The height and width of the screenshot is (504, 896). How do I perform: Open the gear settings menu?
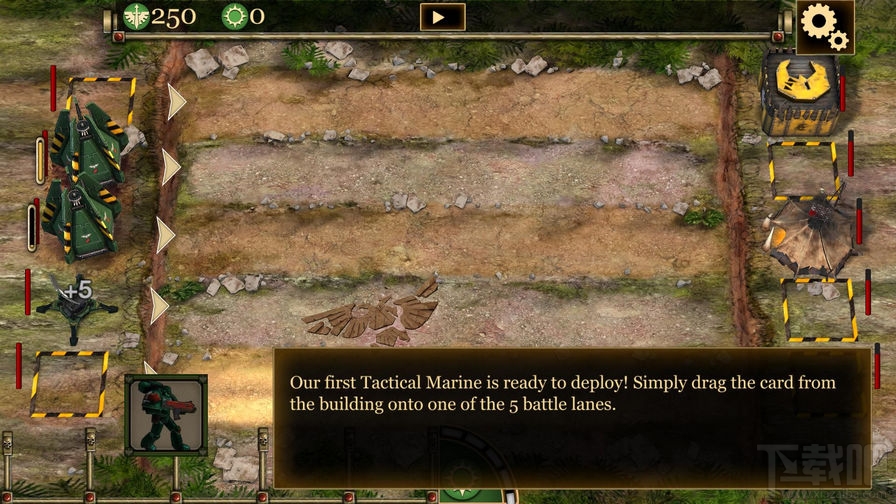pyautogui.click(x=825, y=26)
